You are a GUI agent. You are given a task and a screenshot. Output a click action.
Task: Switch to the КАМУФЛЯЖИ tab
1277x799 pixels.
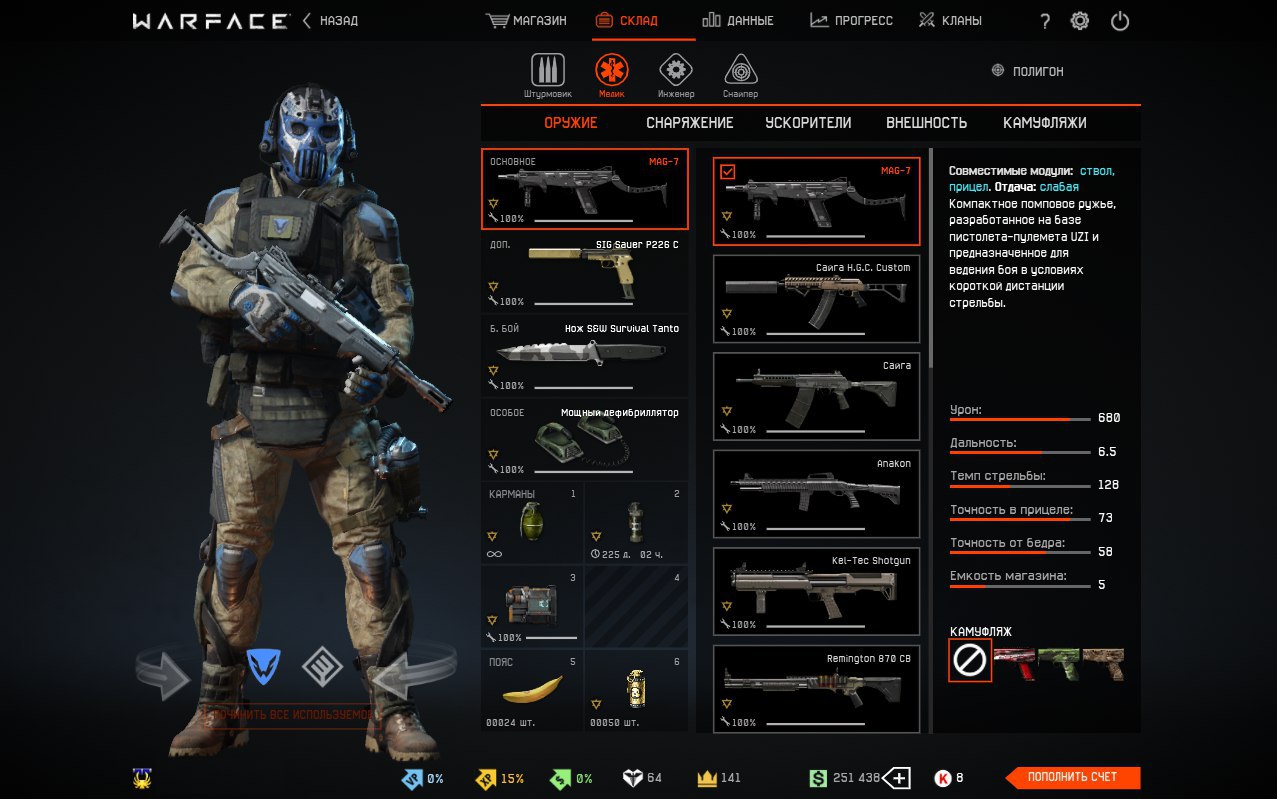coord(1044,123)
